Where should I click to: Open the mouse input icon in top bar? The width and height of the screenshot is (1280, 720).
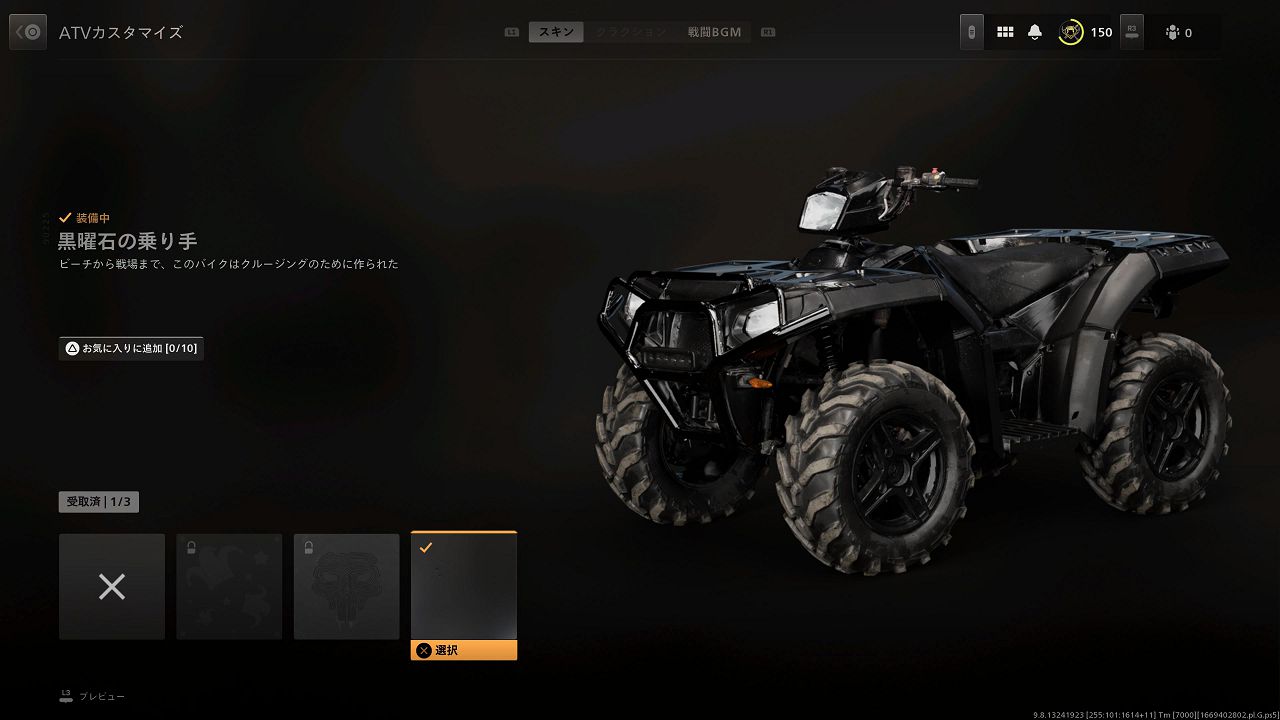[971, 32]
